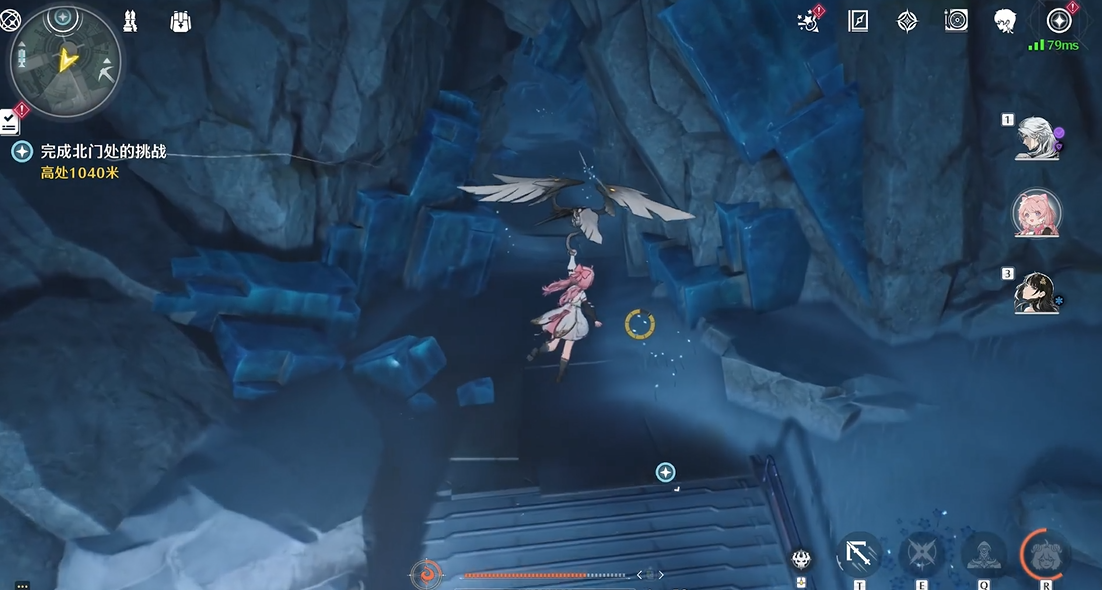This screenshot has width=1102, height=590.
Task: Open the main terminal menu icon
Action: point(1059,21)
